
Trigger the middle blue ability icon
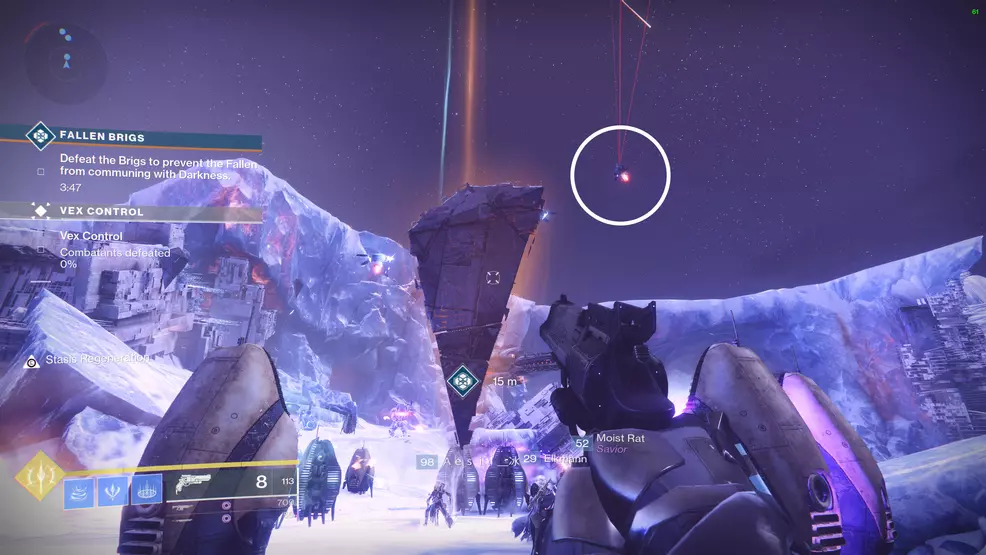[x=114, y=491]
